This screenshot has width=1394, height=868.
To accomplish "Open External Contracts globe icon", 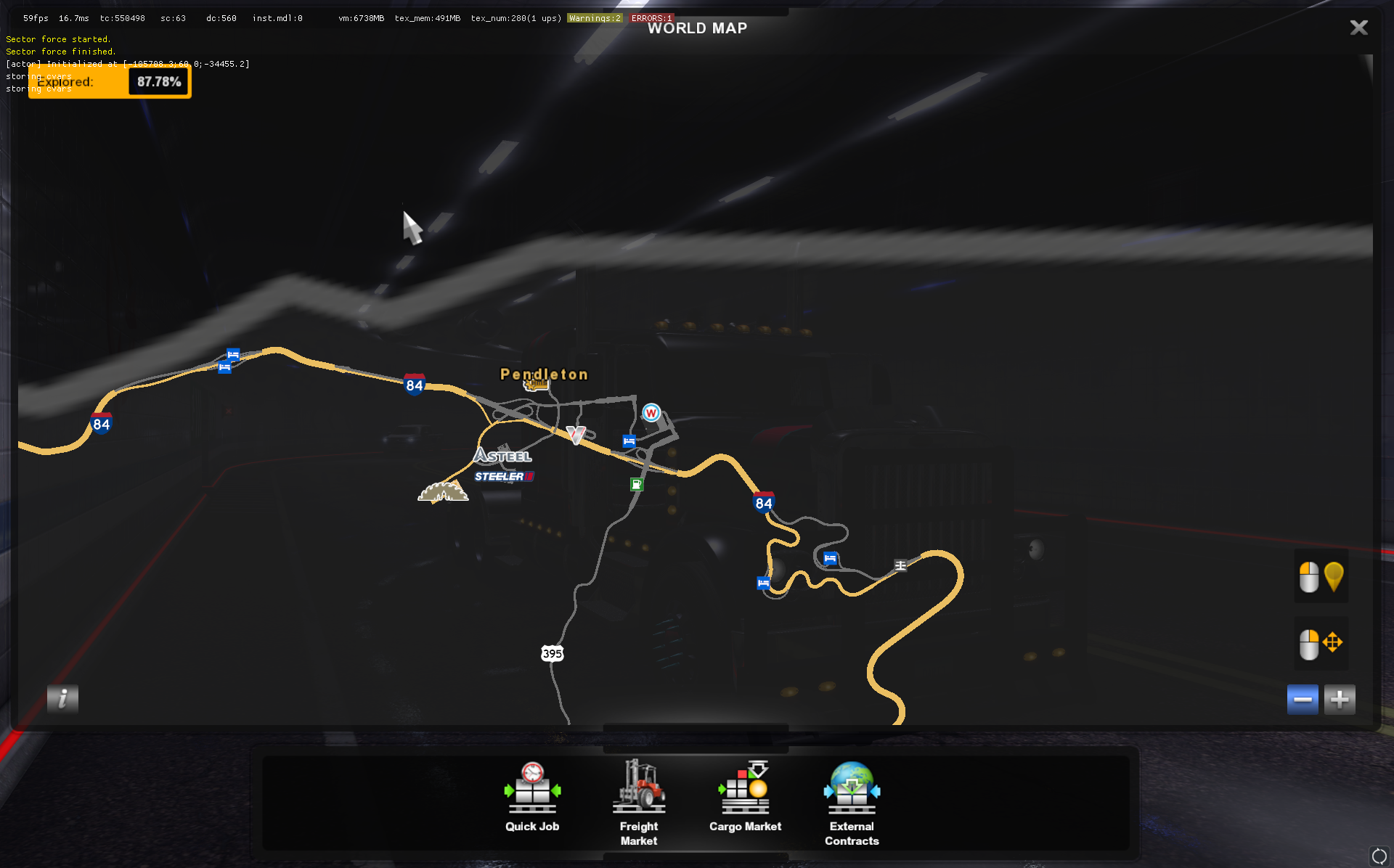I will click(x=851, y=787).
